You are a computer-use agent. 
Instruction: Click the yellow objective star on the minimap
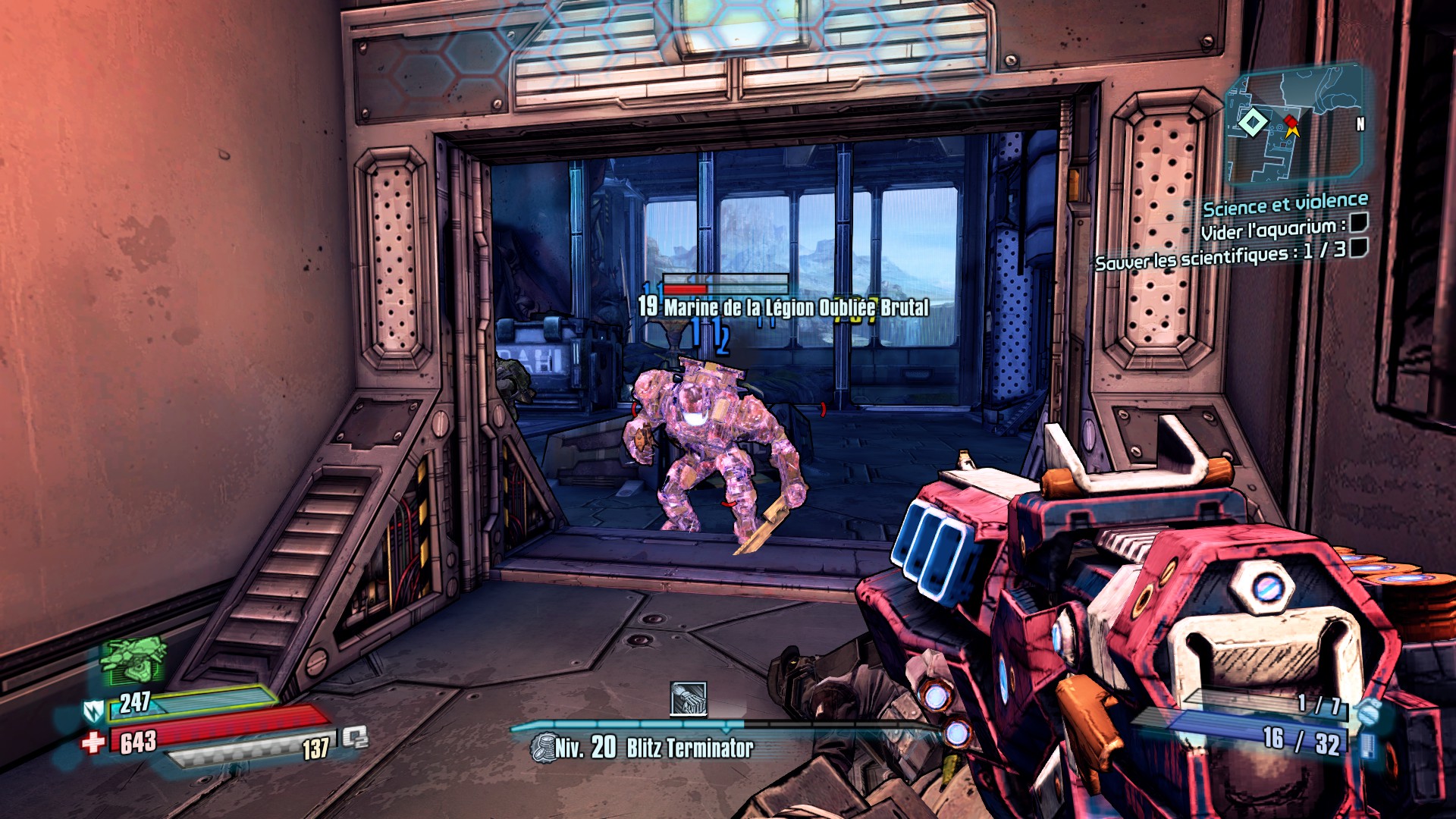pyautogui.click(x=1292, y=131)
